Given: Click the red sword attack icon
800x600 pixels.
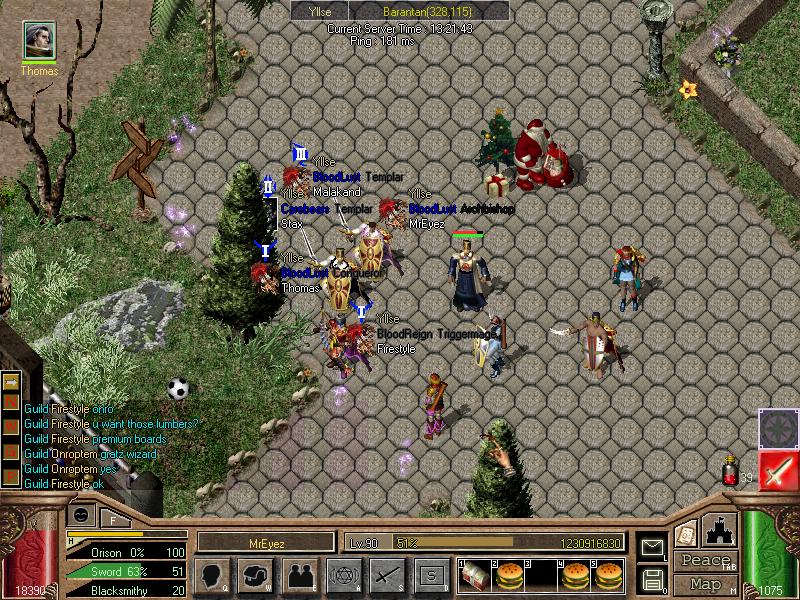Looking at the screenshot, I should (x=778, y=470).
